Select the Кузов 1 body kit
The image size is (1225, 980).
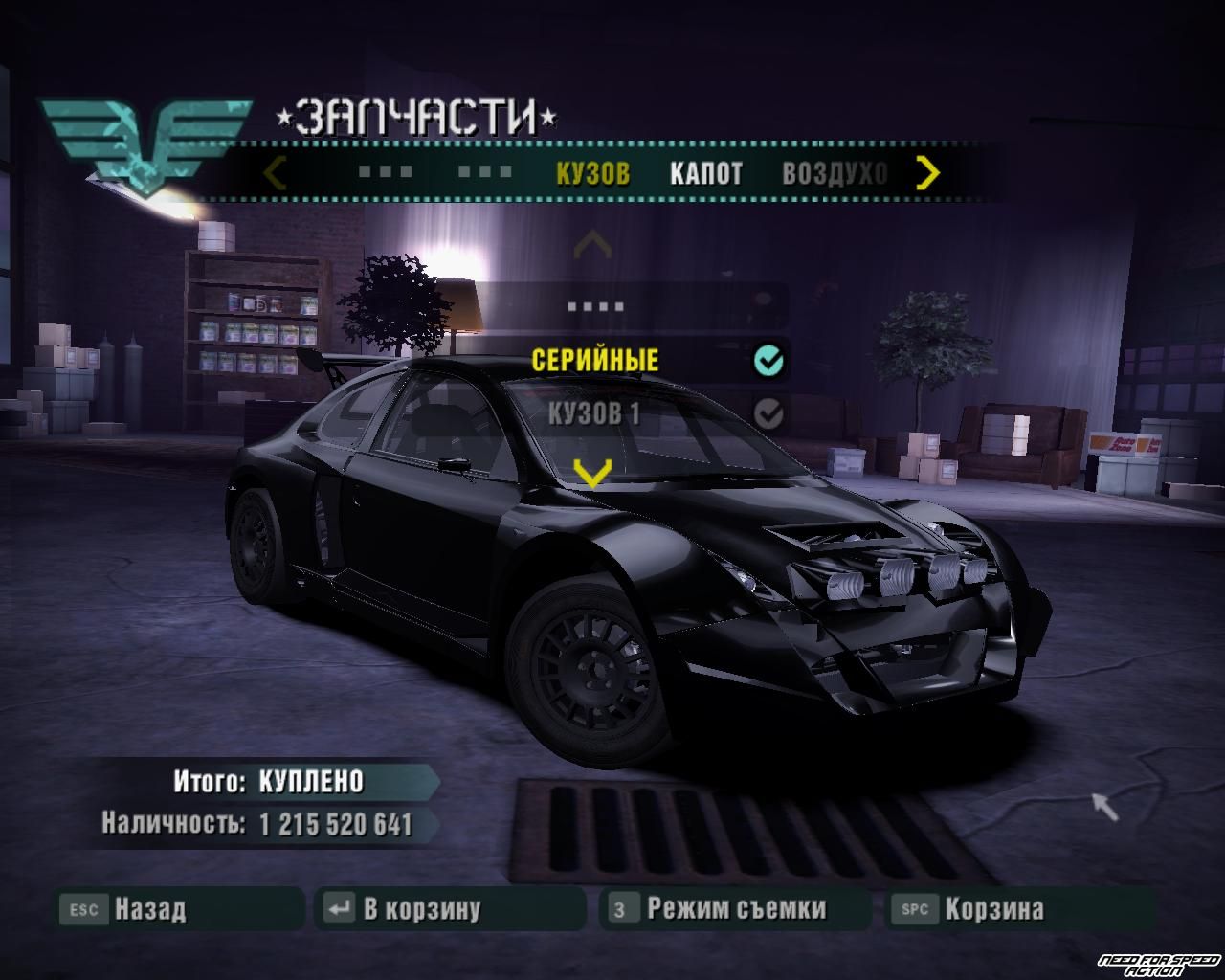click(x=593, y=413)
